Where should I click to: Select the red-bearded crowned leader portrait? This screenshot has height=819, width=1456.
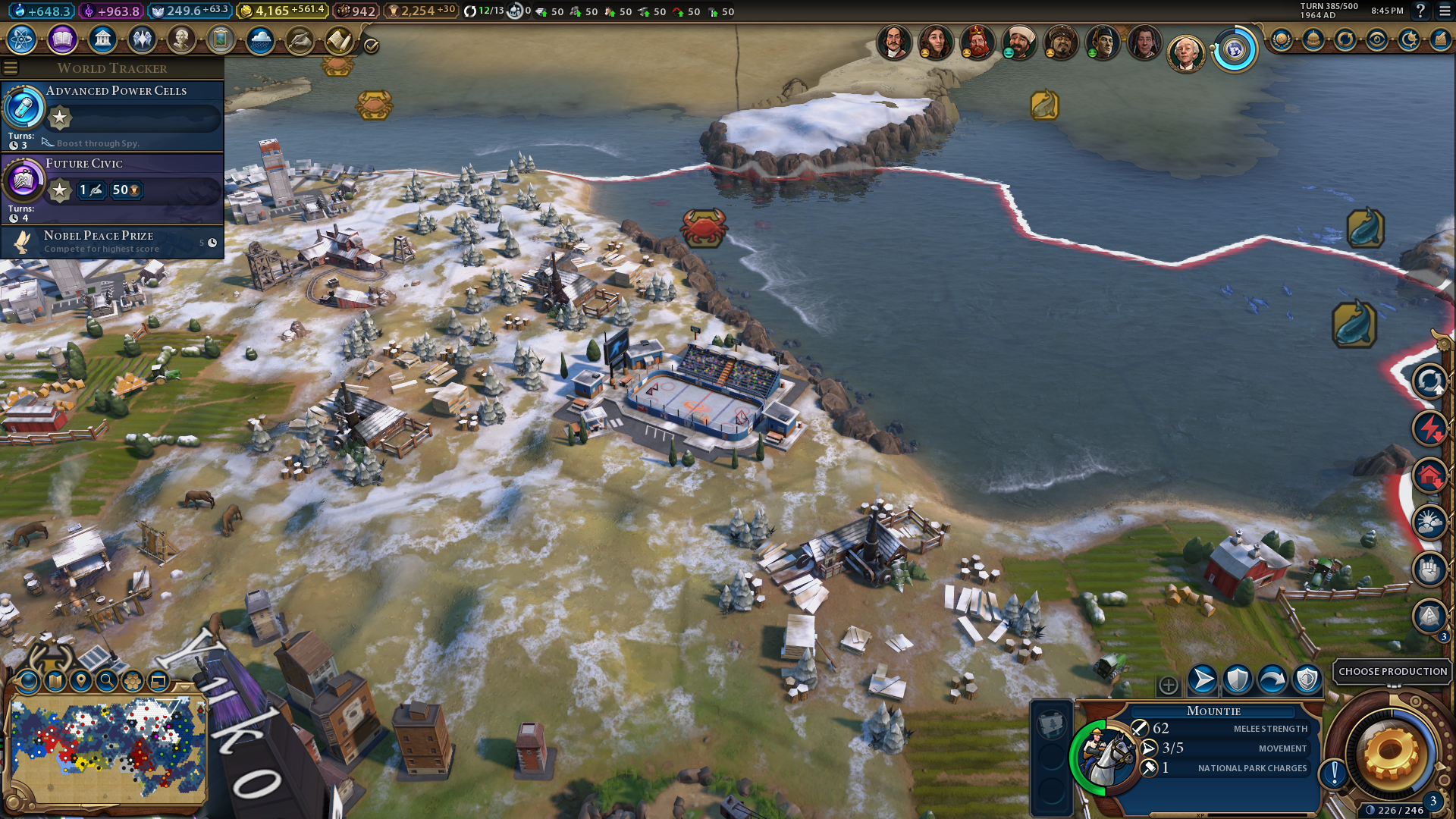point(977,42)
